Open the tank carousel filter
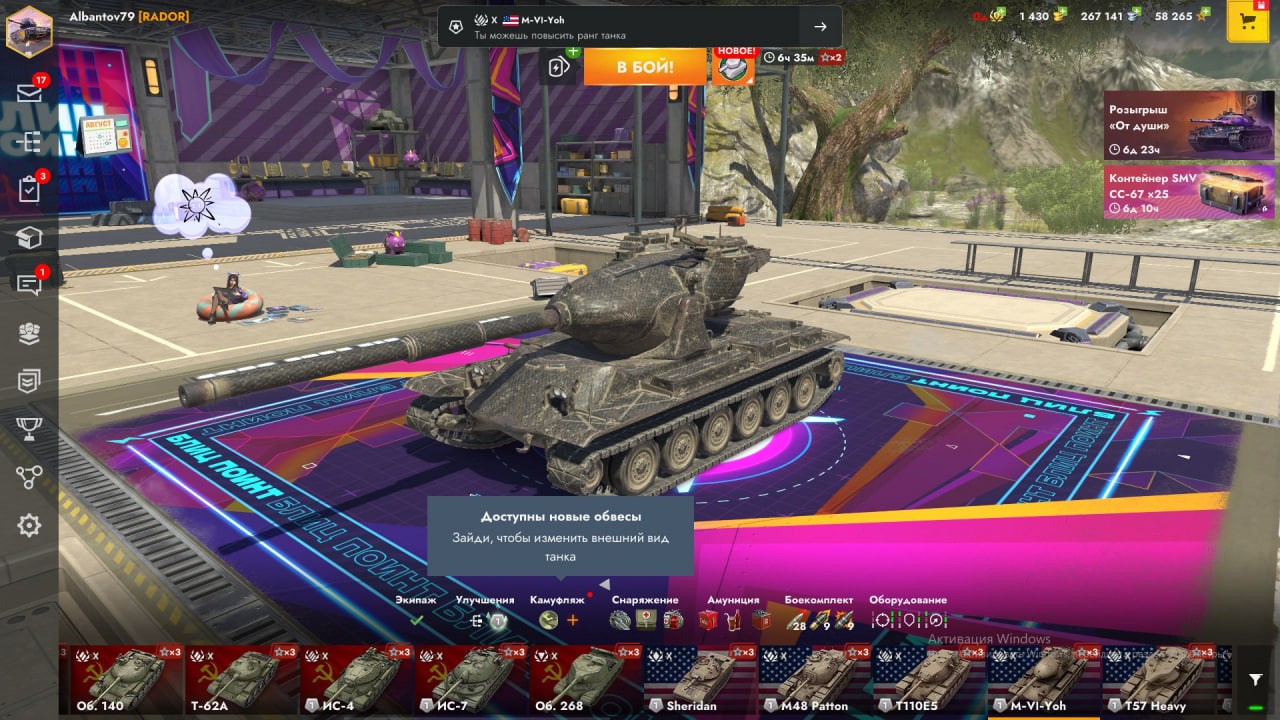Image resolution: width=1280 pixels, height=720 pixels. [1256, 680]
